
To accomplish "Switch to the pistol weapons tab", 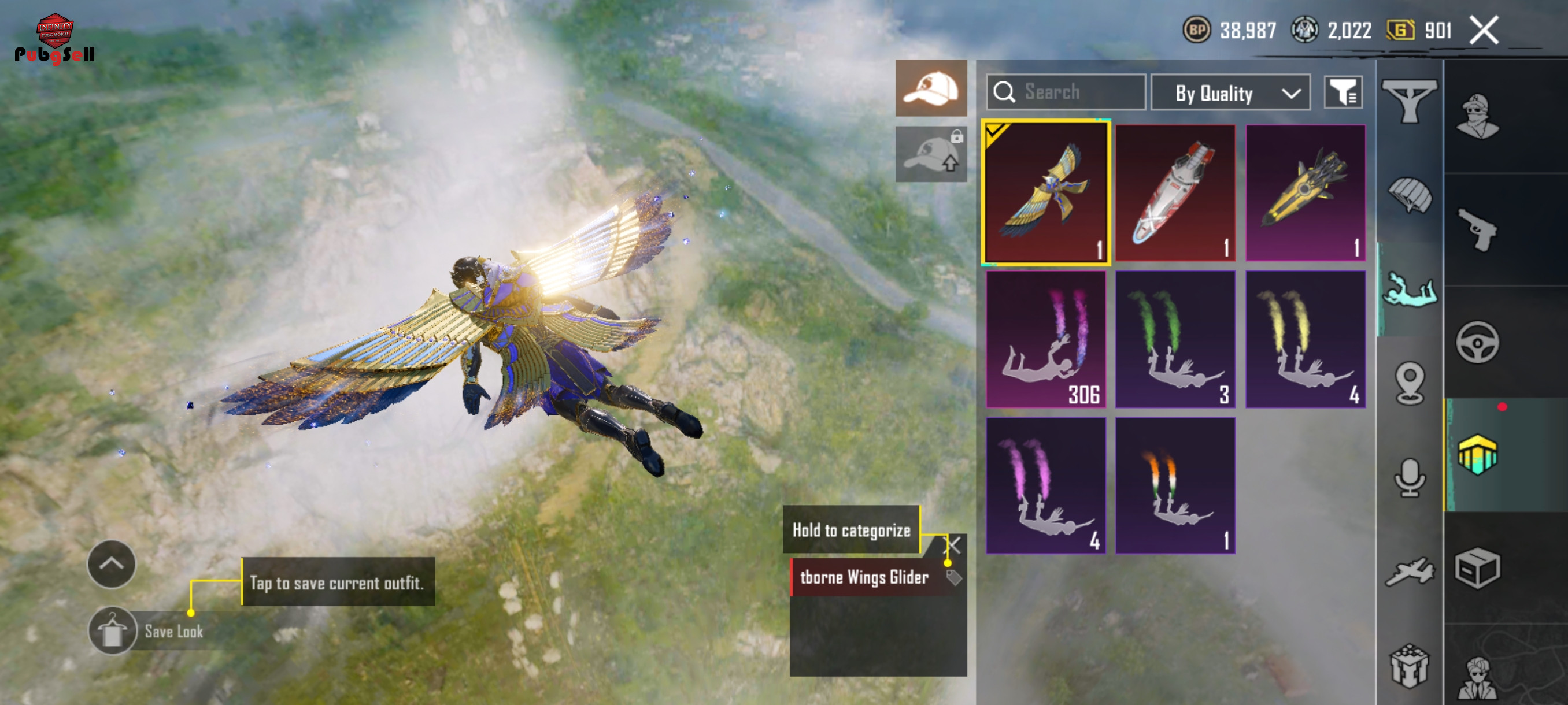I will pyautogui.click(x=1477, y=230).
